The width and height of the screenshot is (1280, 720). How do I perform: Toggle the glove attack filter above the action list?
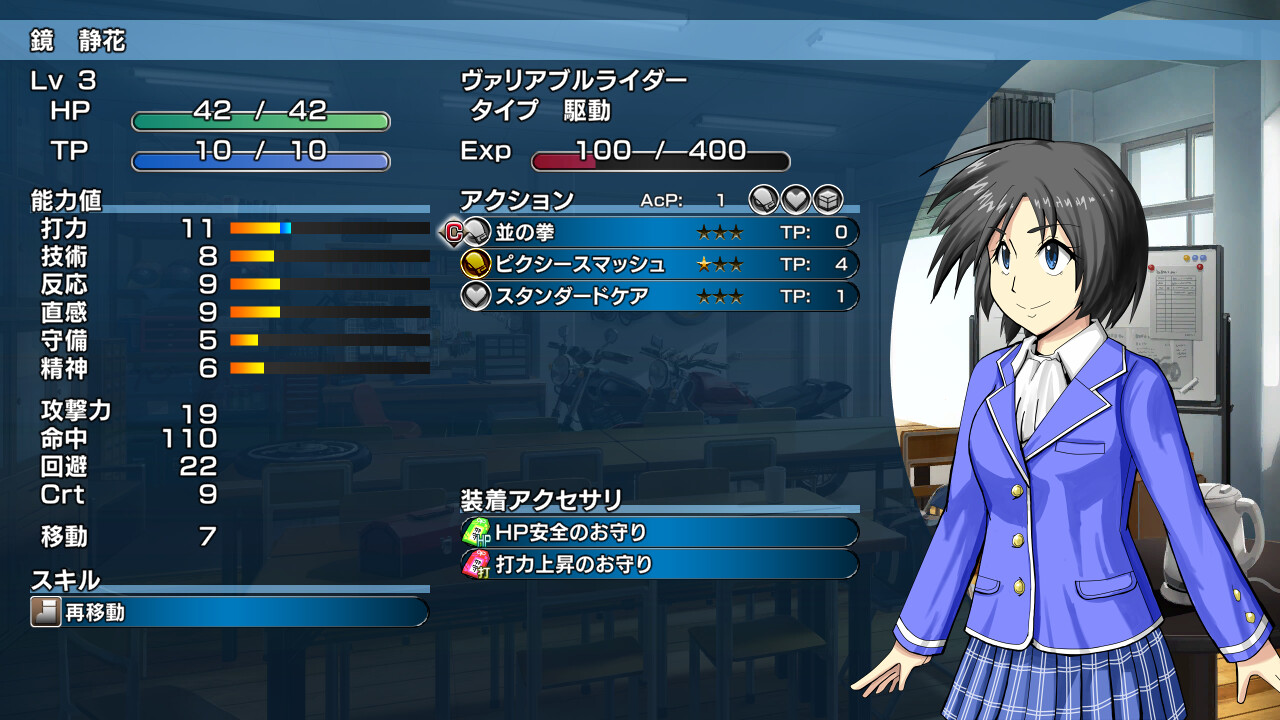763,197
